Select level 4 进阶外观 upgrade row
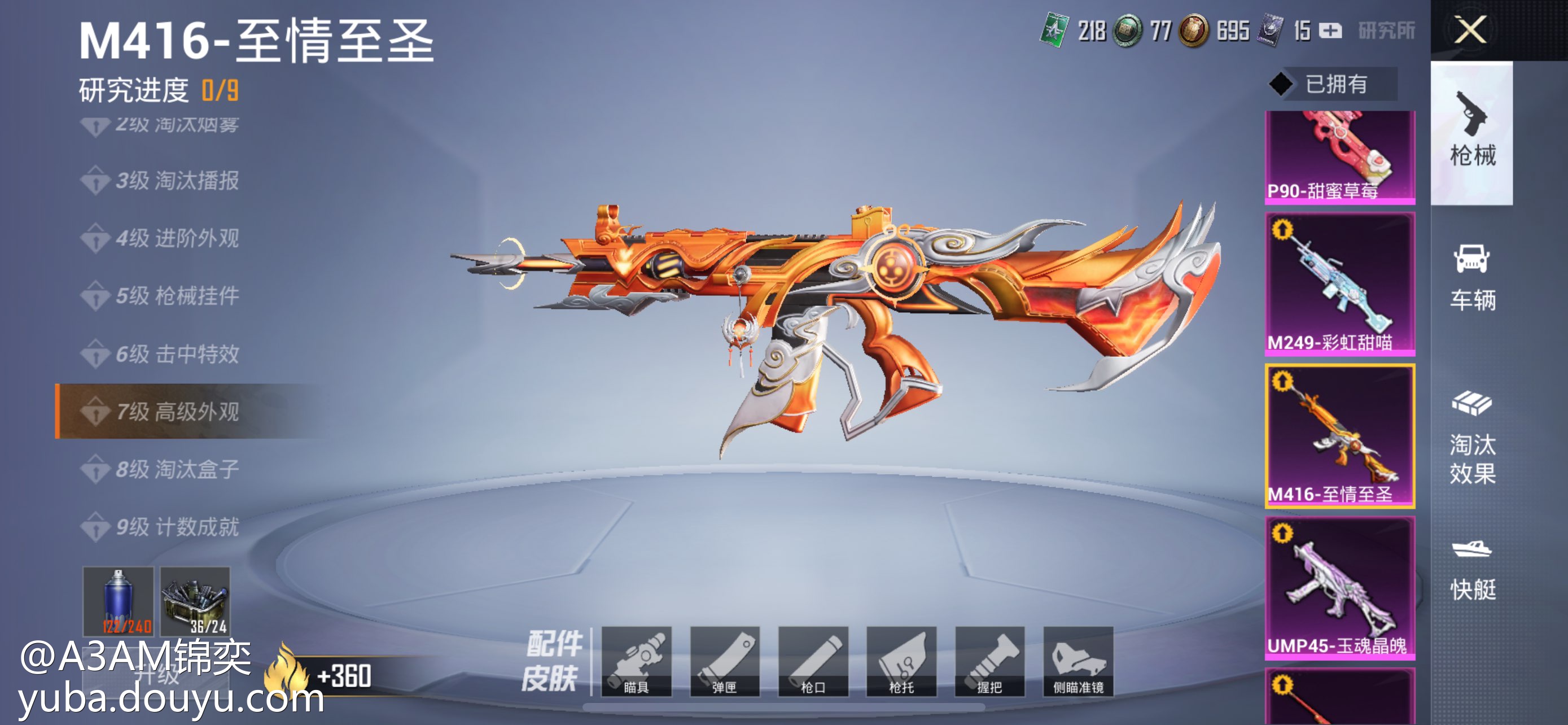 click(x=177, y=238)
